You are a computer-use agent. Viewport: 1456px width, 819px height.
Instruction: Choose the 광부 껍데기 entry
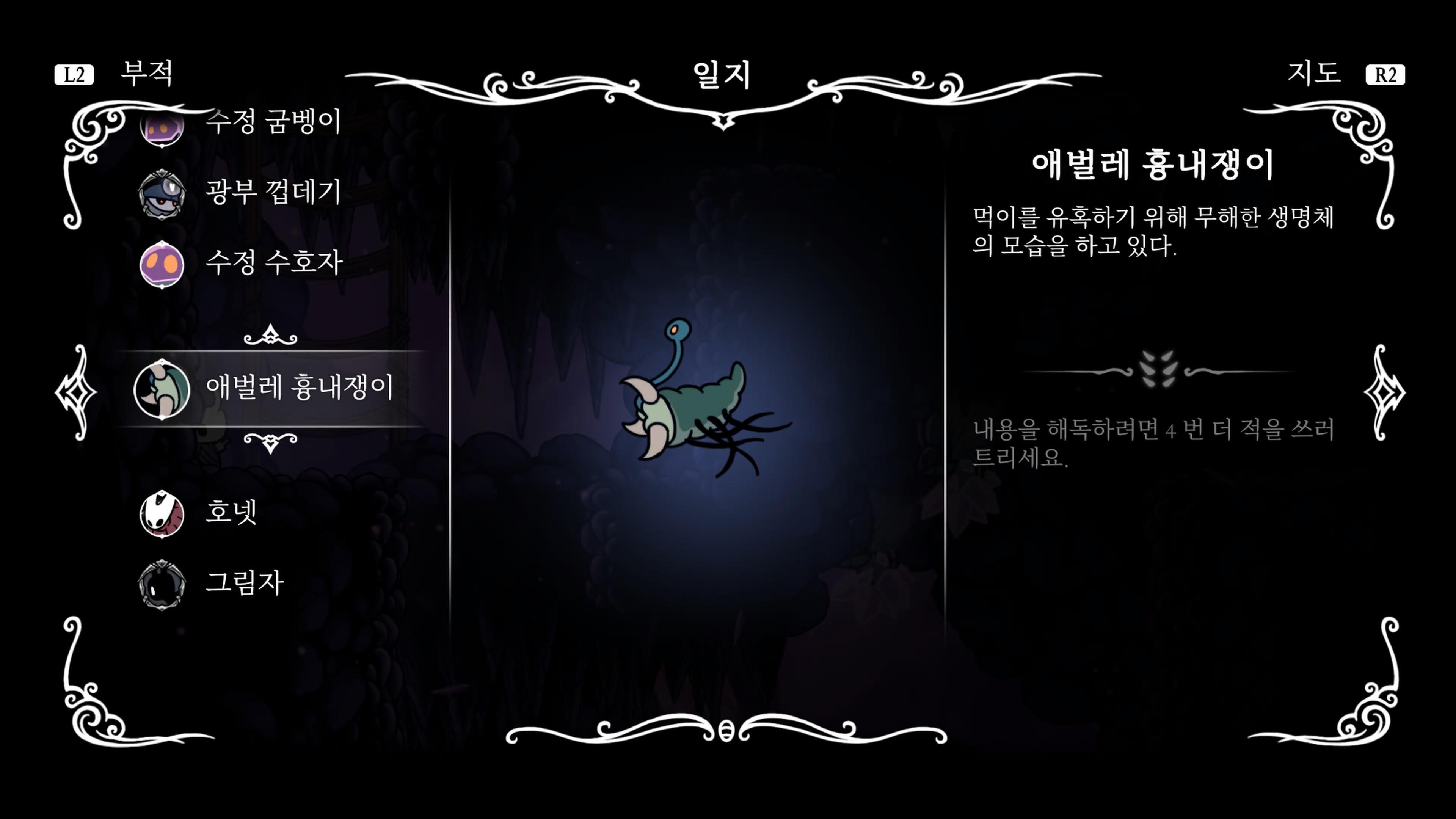click(273, 192)
